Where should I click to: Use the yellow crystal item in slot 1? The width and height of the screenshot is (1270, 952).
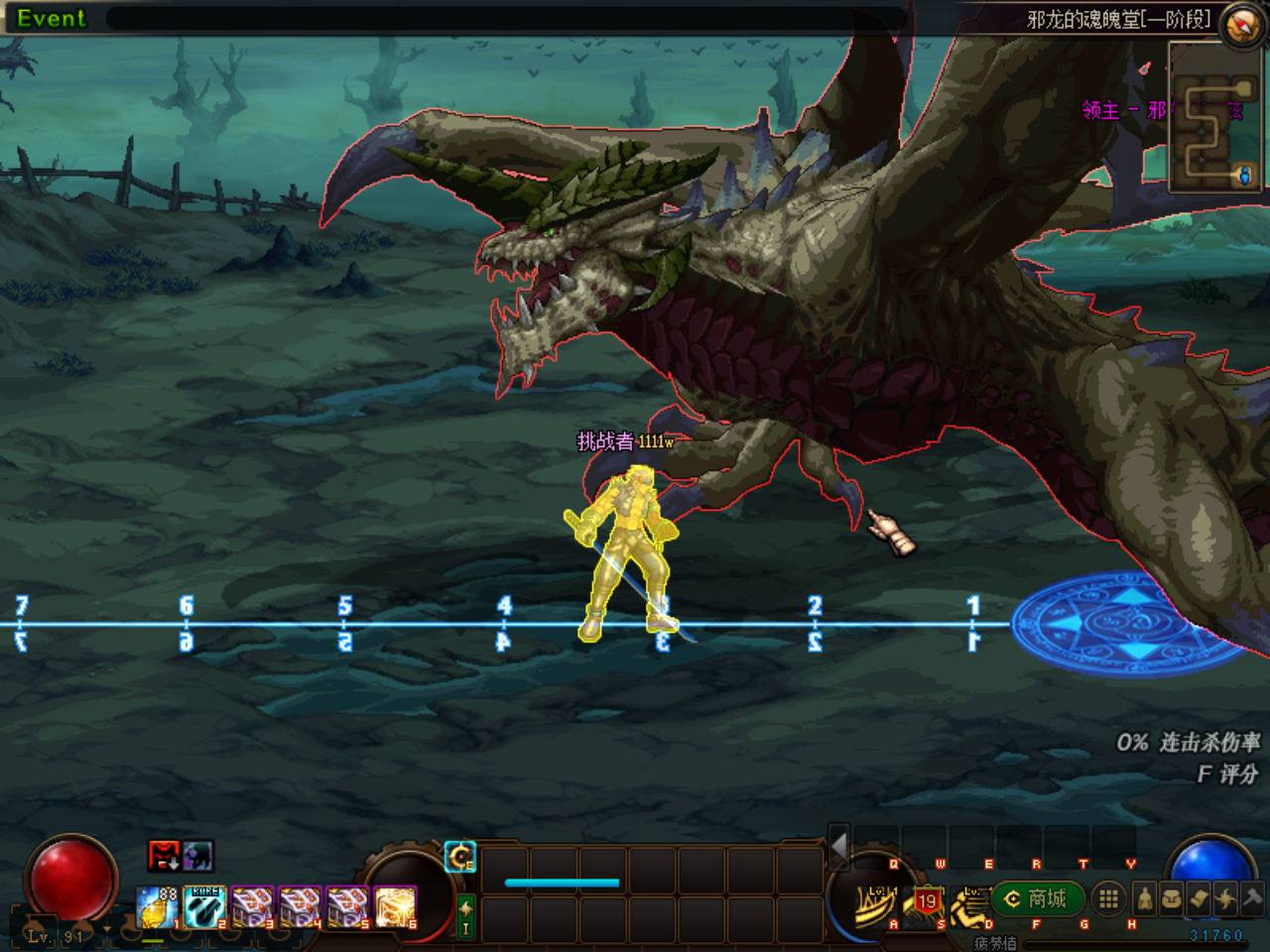click(157, 906)
